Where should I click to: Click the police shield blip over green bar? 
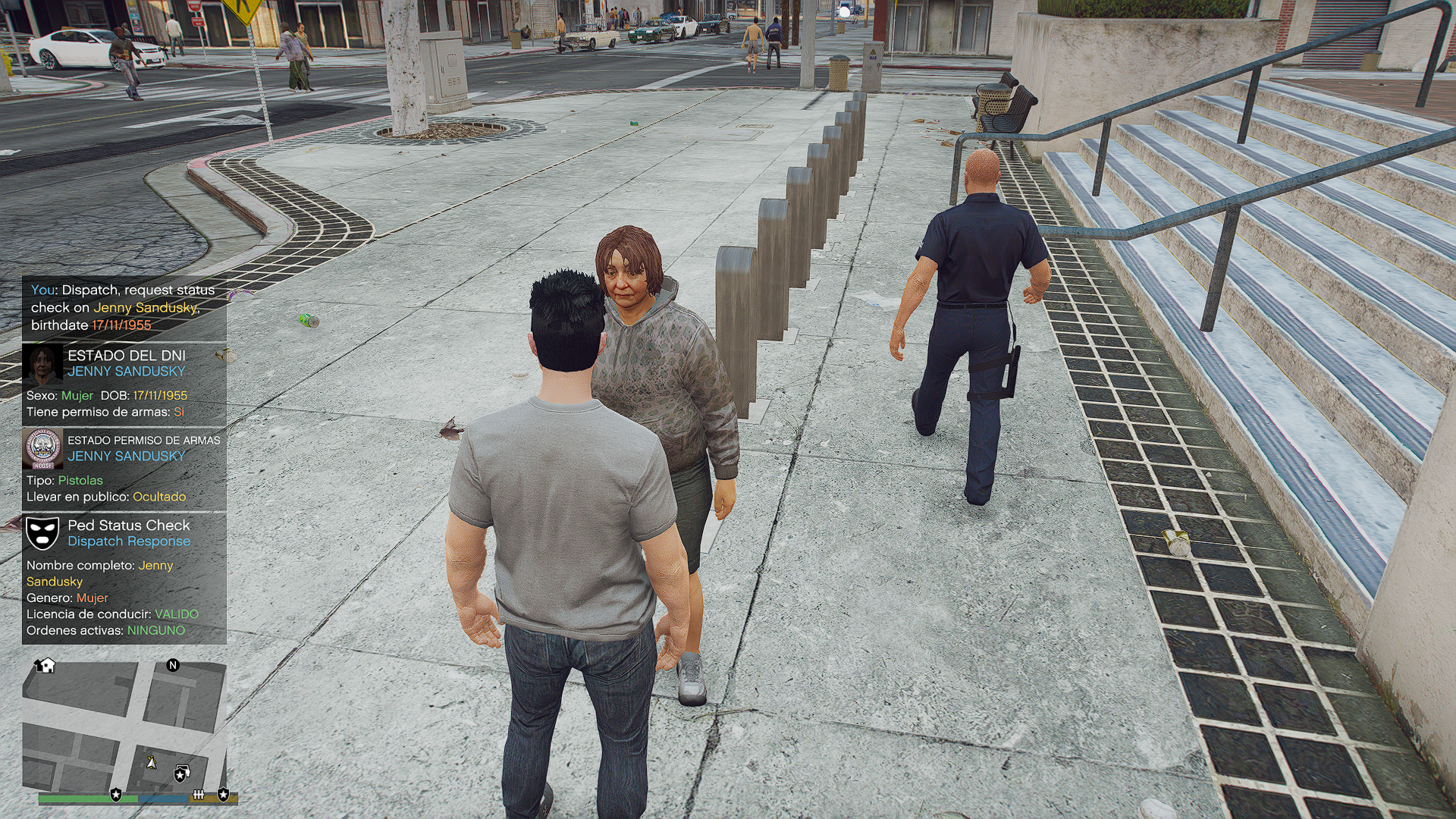[x=116, y=794]
